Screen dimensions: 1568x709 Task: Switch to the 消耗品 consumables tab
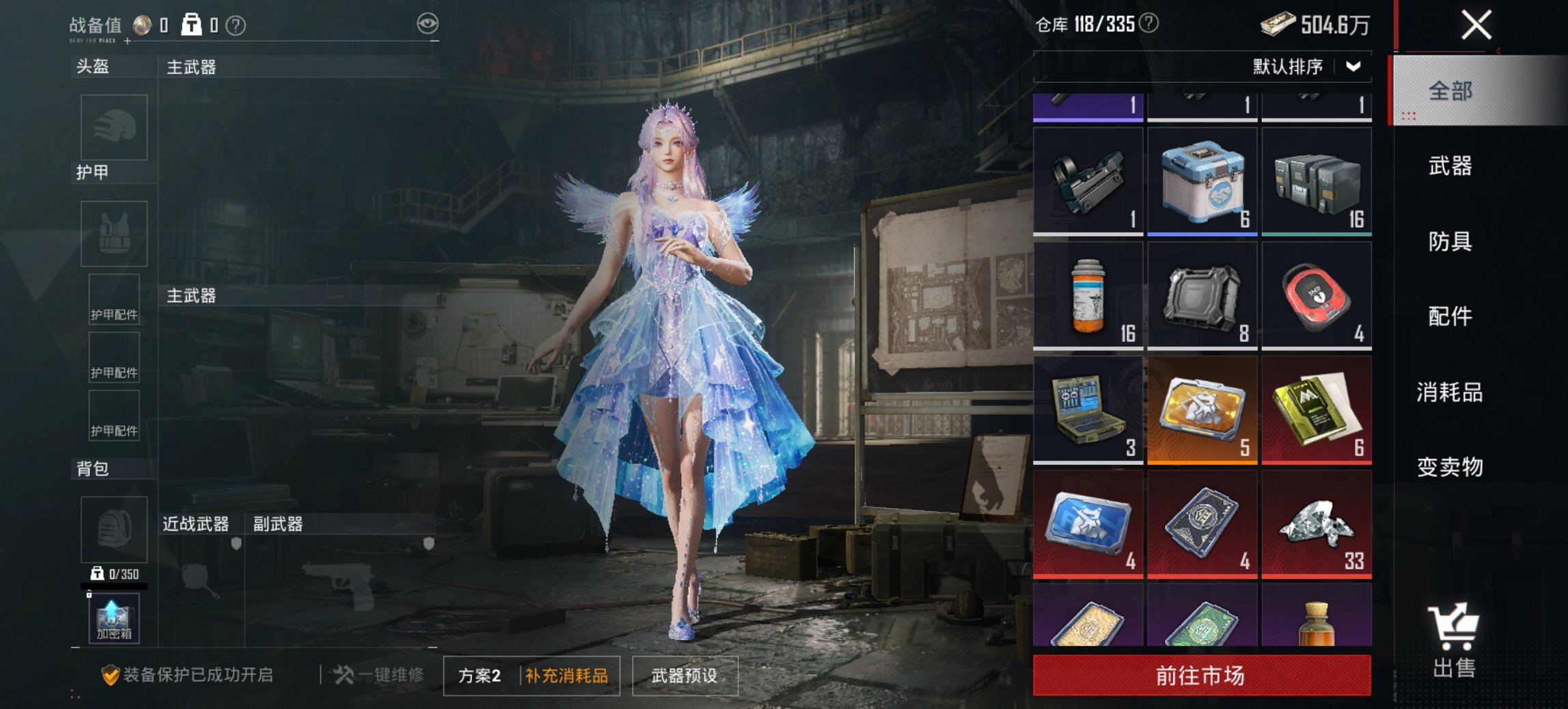coord(1448,393)
